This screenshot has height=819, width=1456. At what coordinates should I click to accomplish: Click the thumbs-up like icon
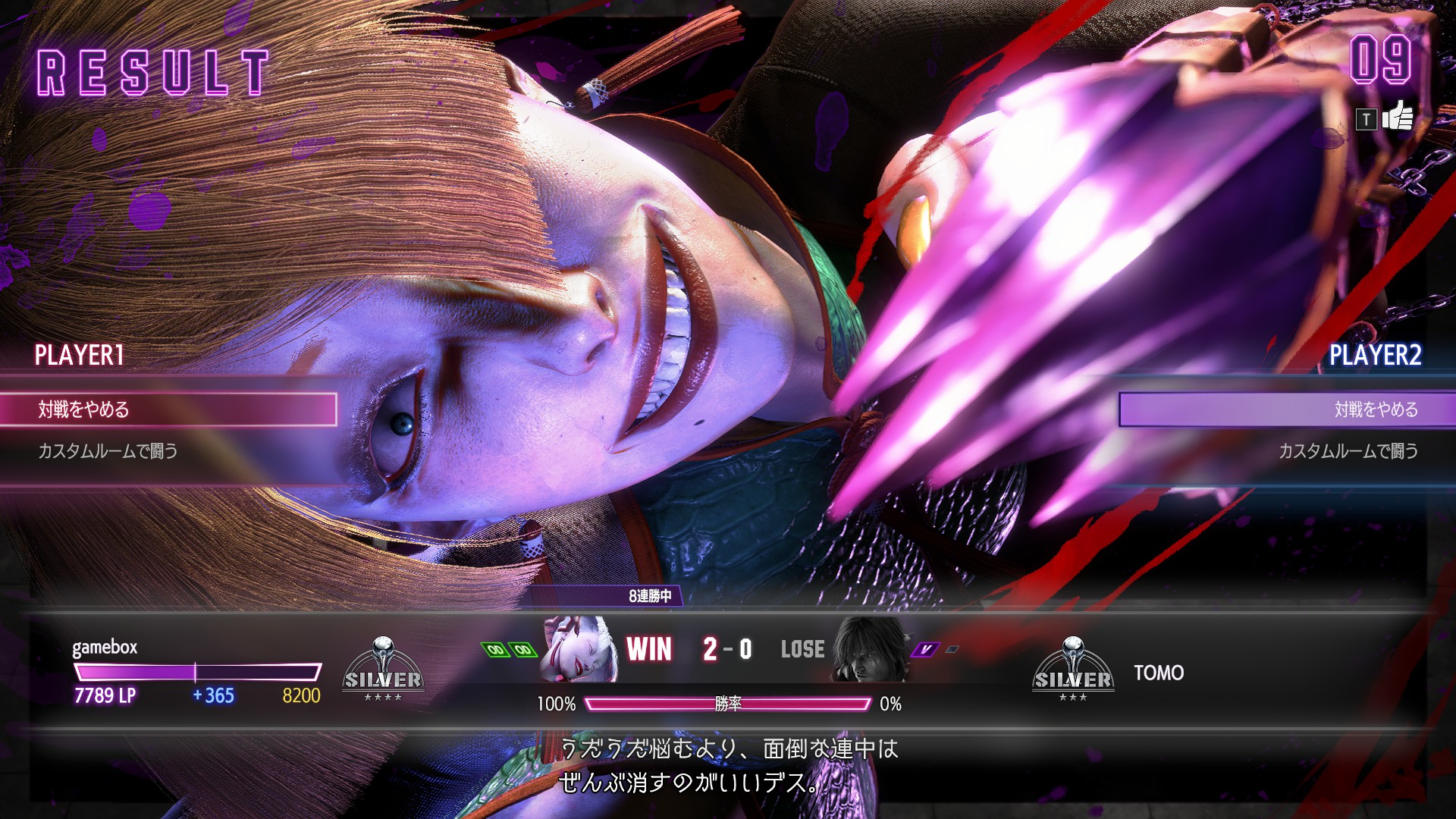point(1397,117)
